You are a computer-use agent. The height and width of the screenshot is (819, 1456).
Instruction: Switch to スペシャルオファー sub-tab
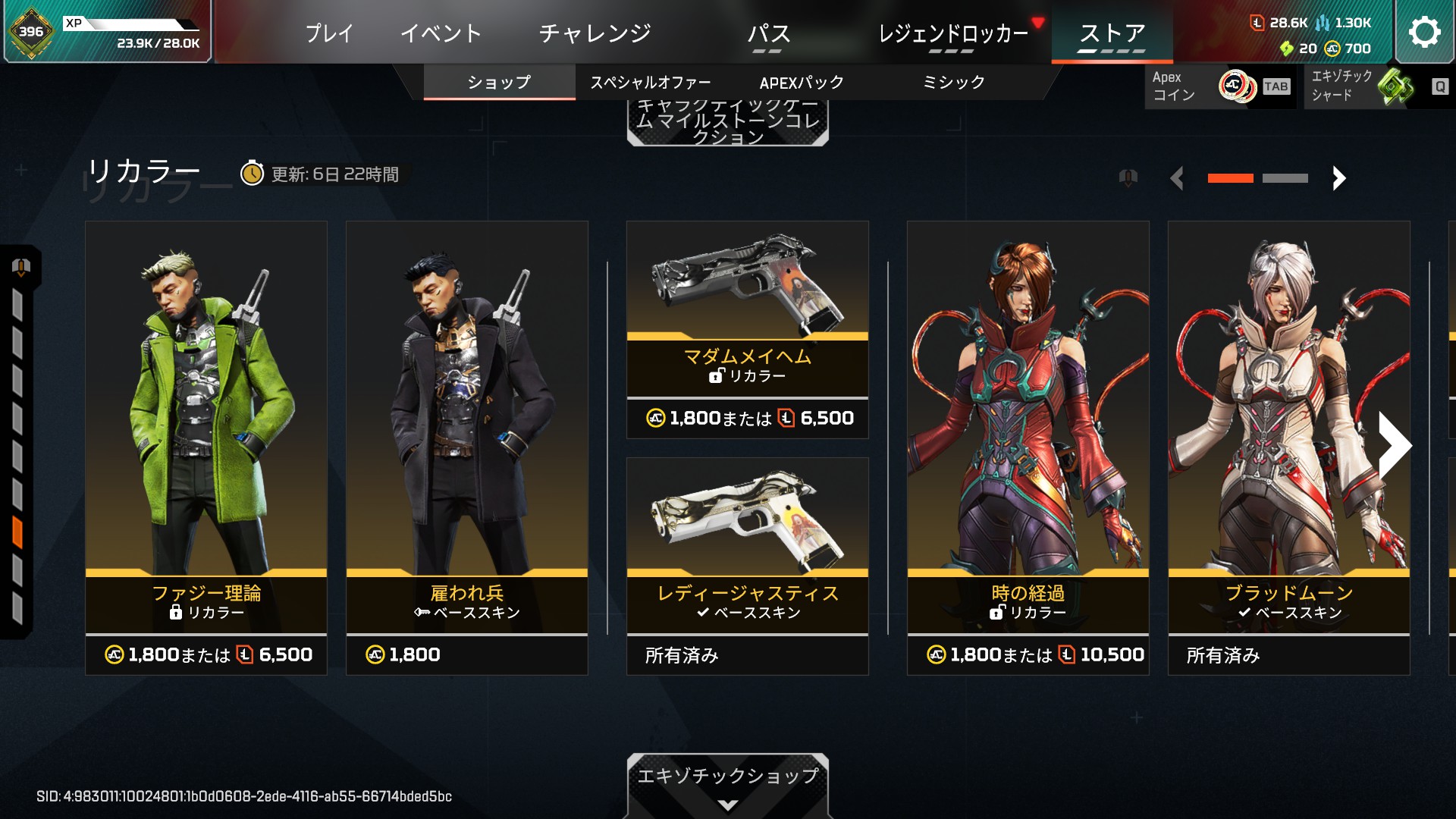[x=651, y=83]
